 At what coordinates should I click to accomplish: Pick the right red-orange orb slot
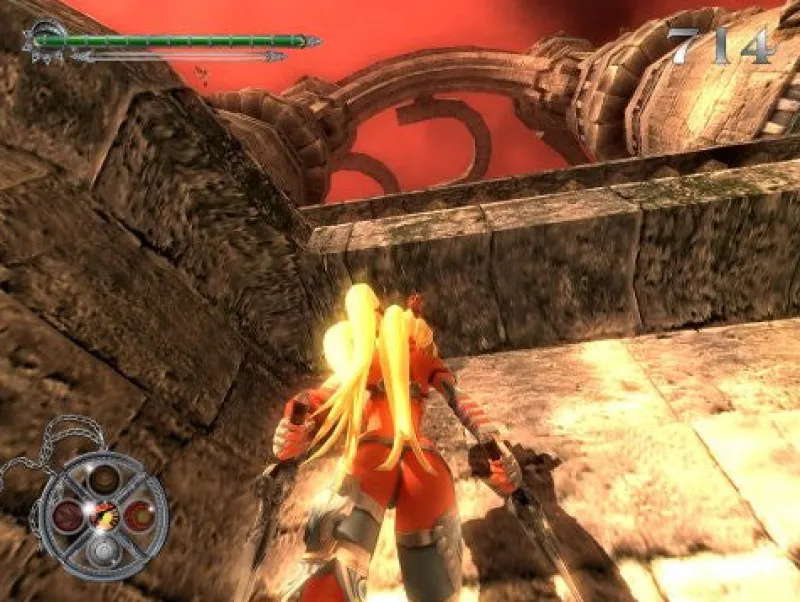[138, 516]
